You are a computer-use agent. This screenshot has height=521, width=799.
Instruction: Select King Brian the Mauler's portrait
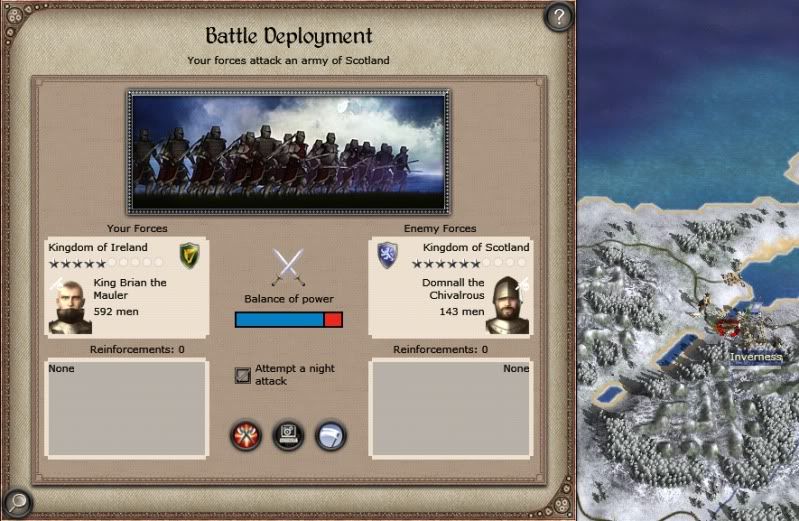click(x=69, y=305)
